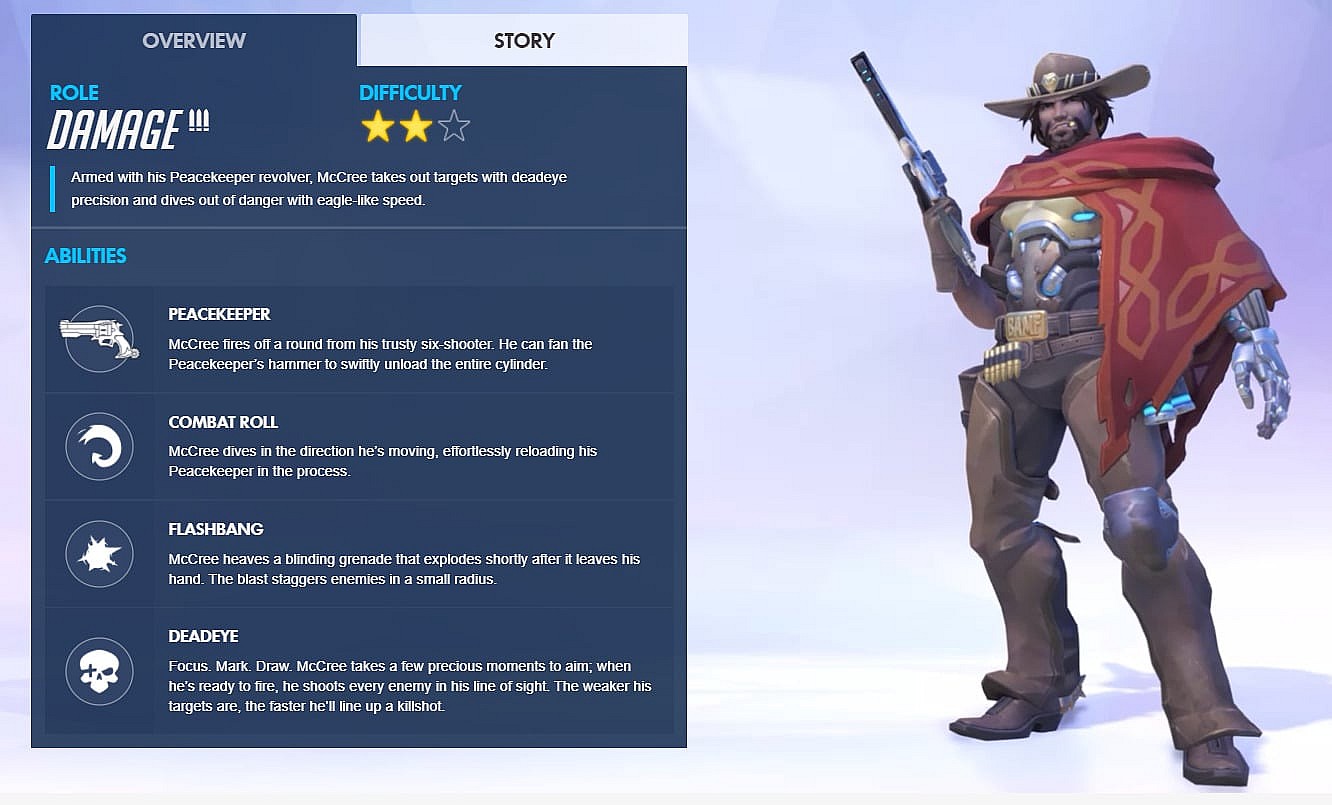The width and height of the screenshot is (1332, 805).
Task: Choose the Flashbang ability icon
Action: 99,553
